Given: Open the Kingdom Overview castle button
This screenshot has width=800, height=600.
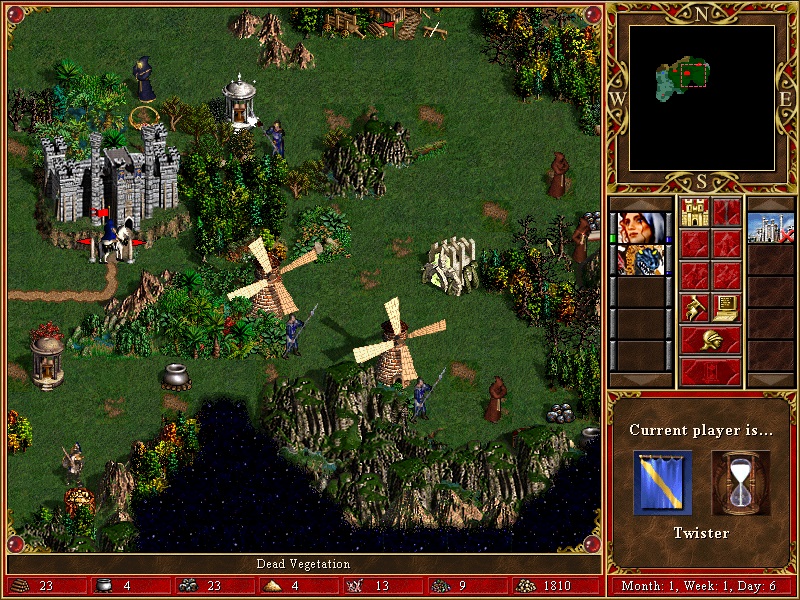Looking at the screenshot, I should click(x=695, y=211).
